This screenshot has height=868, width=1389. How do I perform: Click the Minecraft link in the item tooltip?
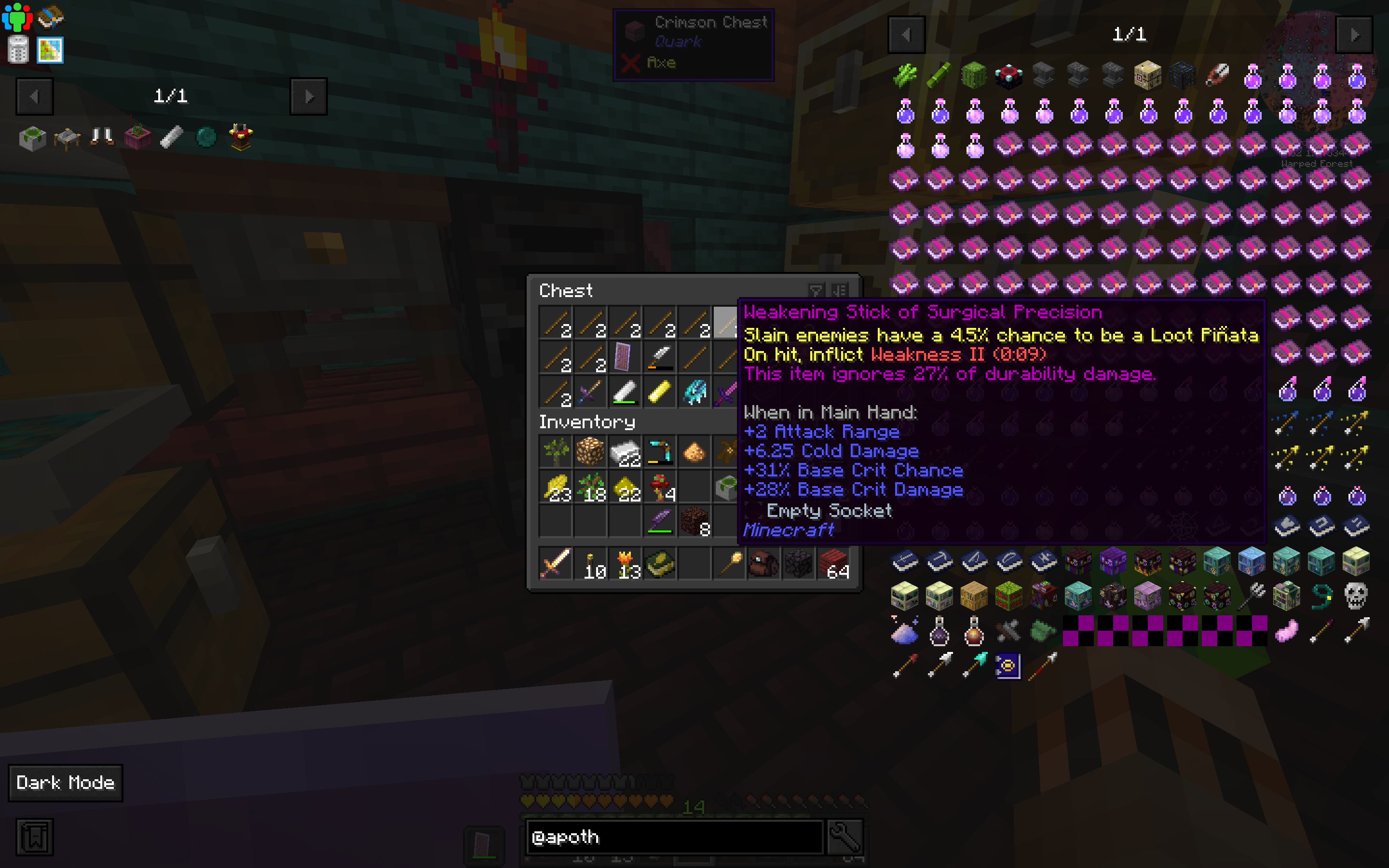[788, 530]
